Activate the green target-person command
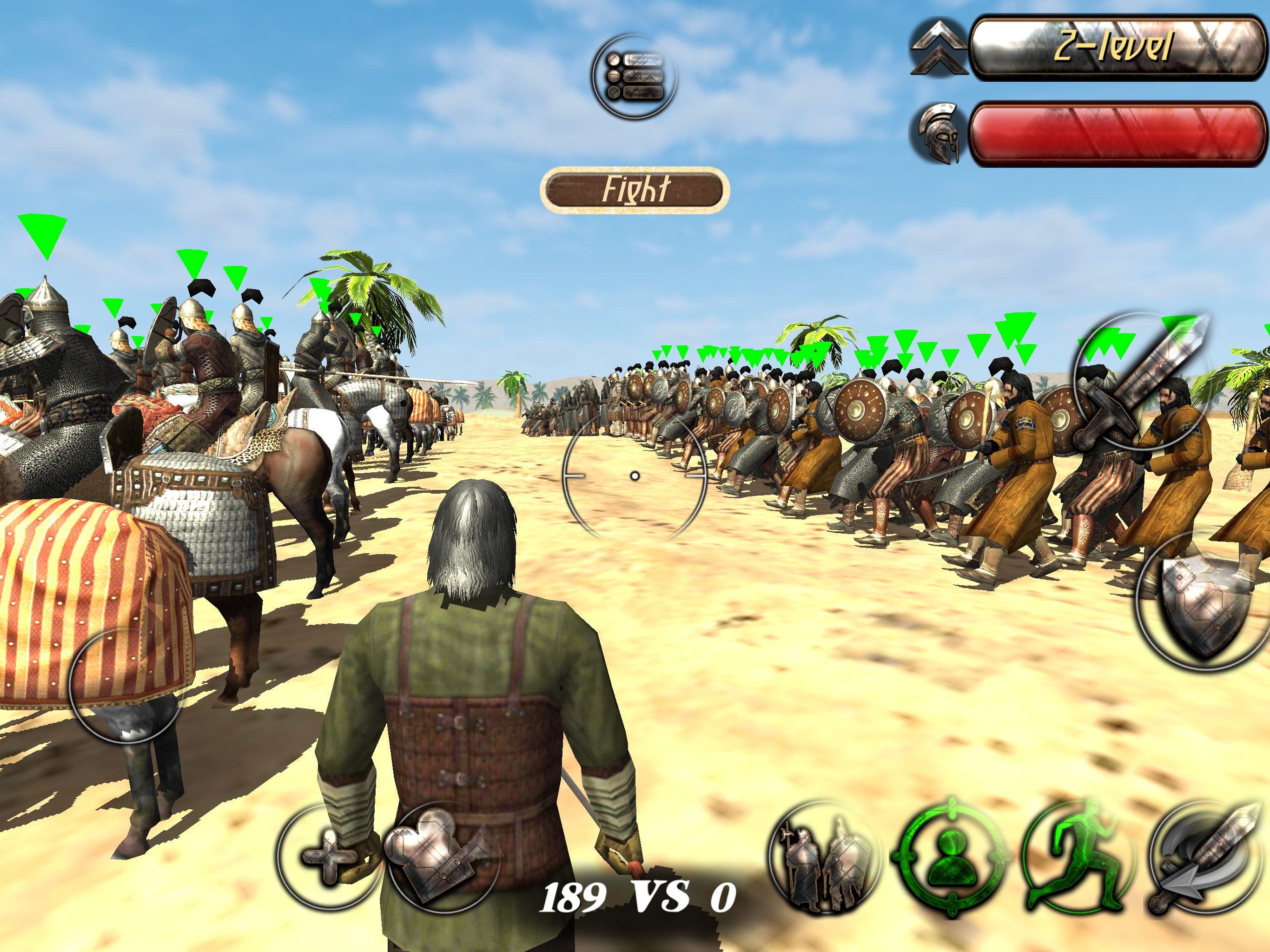 point(951,857)
